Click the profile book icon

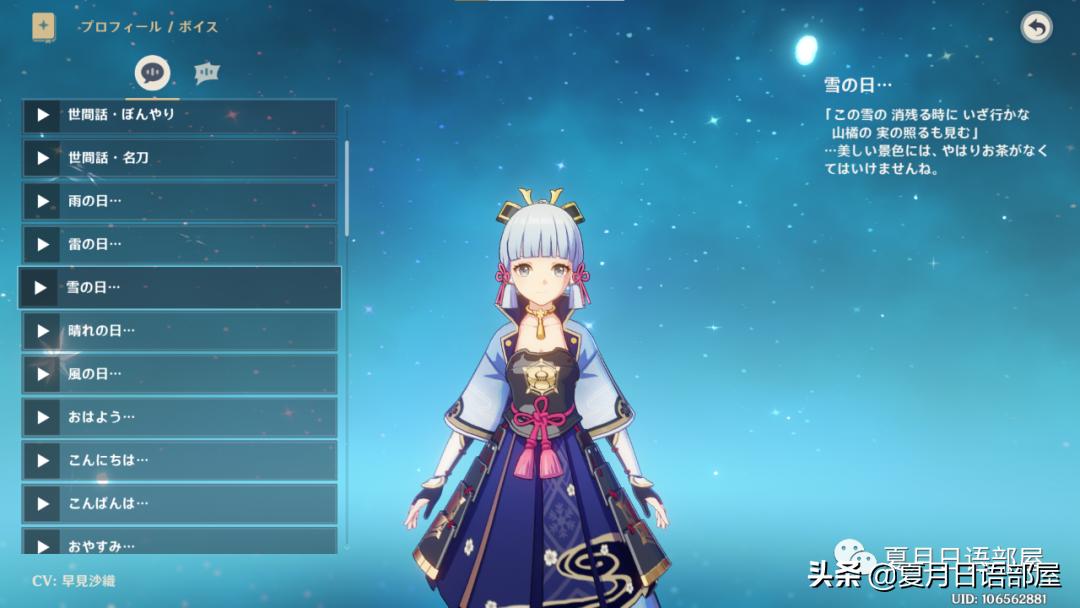[44, 27]
